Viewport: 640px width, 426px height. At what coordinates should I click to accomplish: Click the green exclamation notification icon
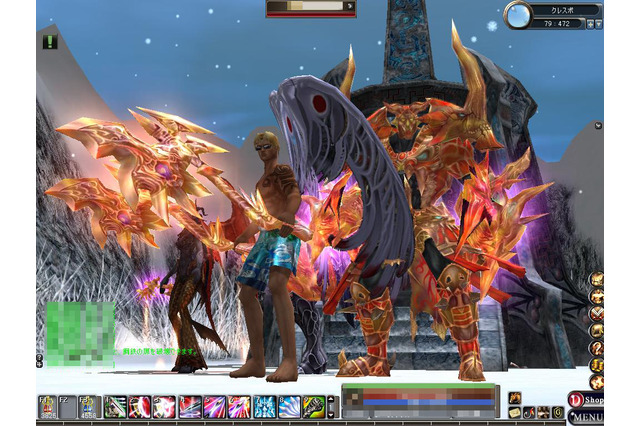pyautogui.click(x=50, y=42)
